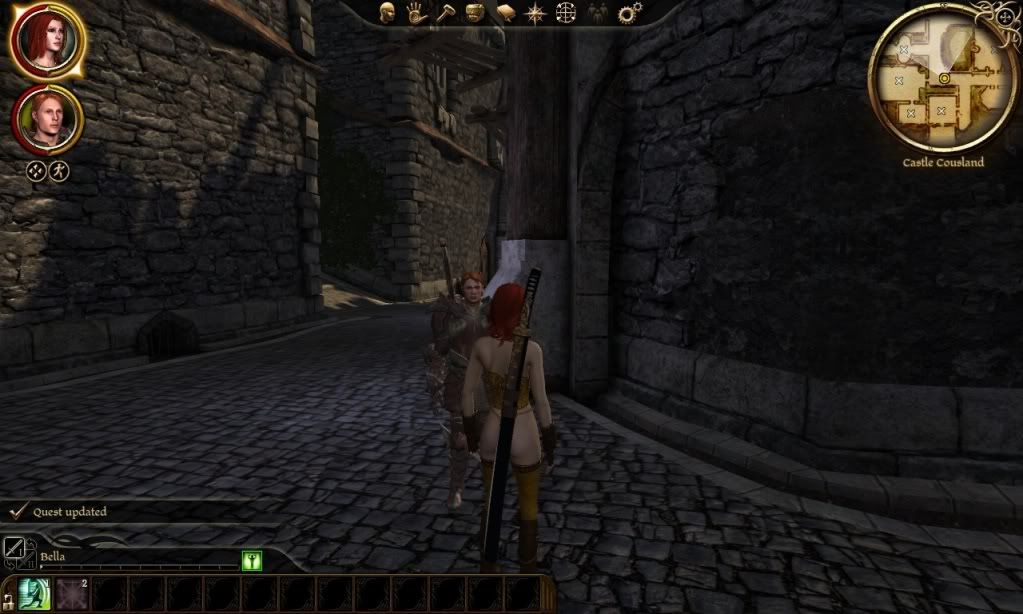Open the spells and talents hand icon

[417, 12]
